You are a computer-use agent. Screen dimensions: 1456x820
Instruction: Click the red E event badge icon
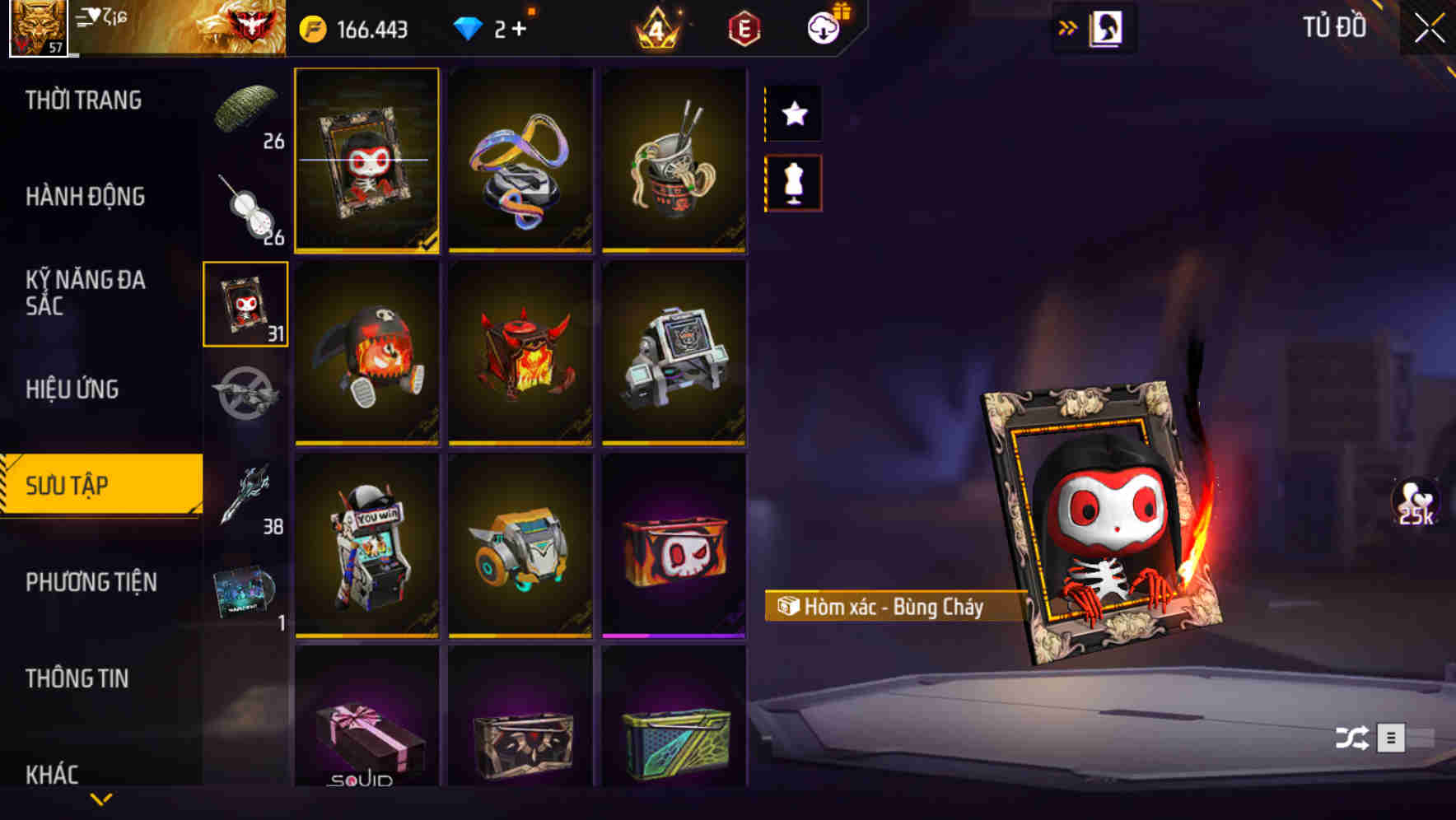tap(744, 26)
